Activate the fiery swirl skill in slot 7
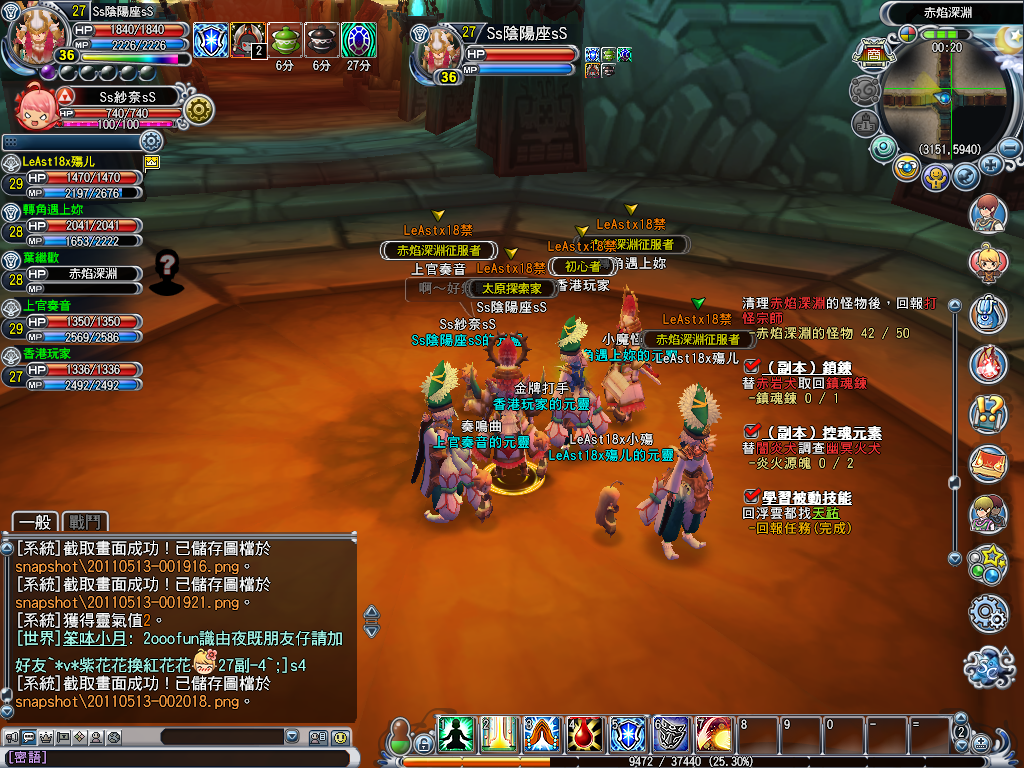The height and width of the screenshot is (768, 1024). click(x=713, y=733)
